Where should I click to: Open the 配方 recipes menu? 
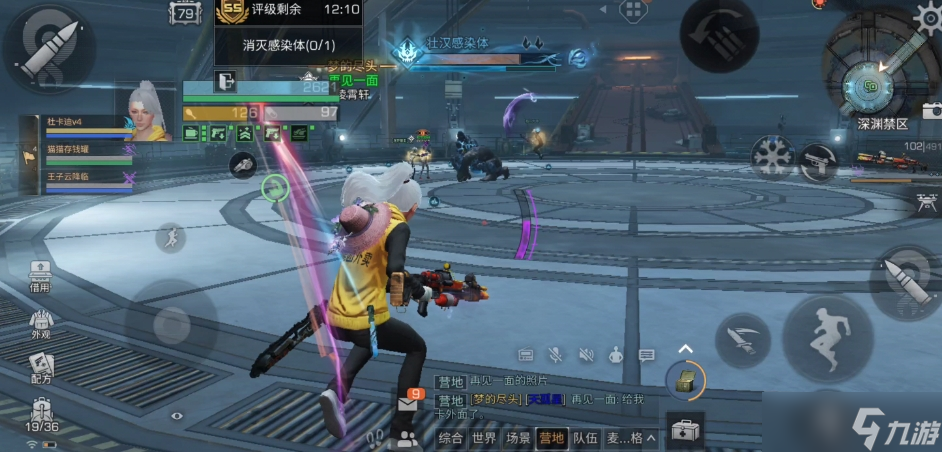pos(41,368)
